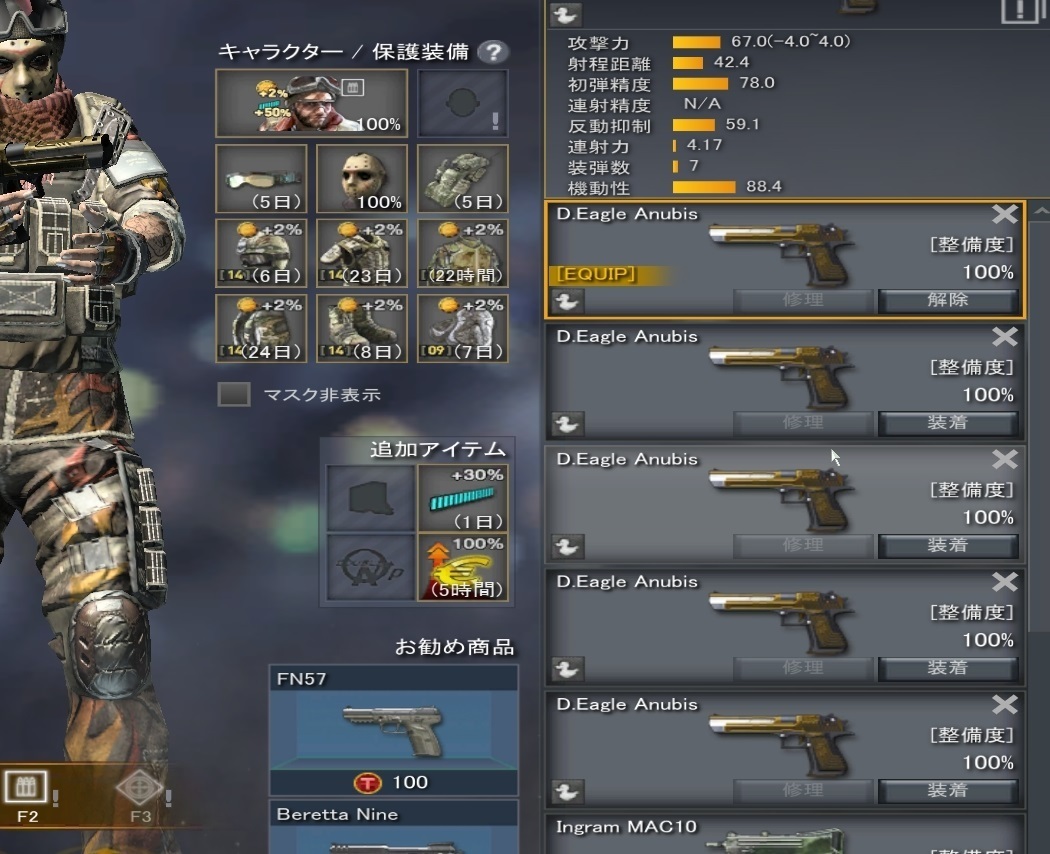Select the gear slot with 24日 remaining
Screen dimensions: 1050x854
pyautogui.click(x=261, y=328)
